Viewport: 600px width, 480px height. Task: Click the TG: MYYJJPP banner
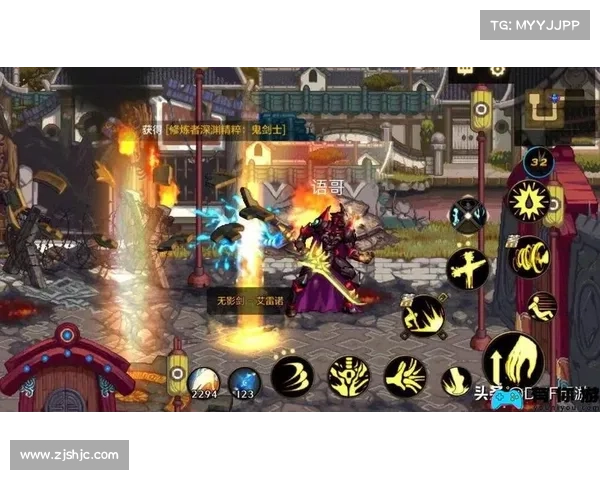(534, 24)
